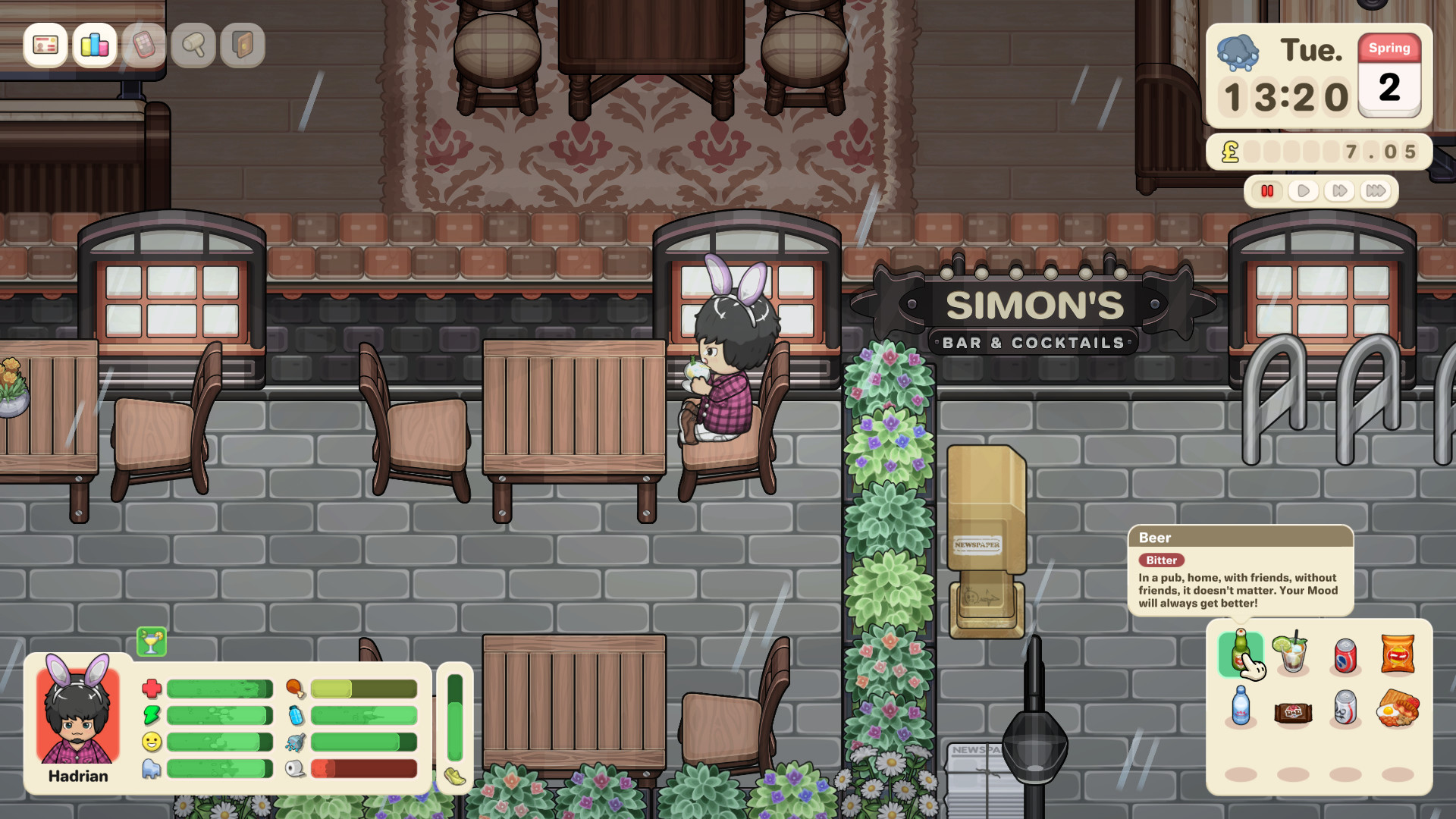This screenshot has width=1456, height=819.
Task: Open the character ID card panel
Action: coord(45,46)
